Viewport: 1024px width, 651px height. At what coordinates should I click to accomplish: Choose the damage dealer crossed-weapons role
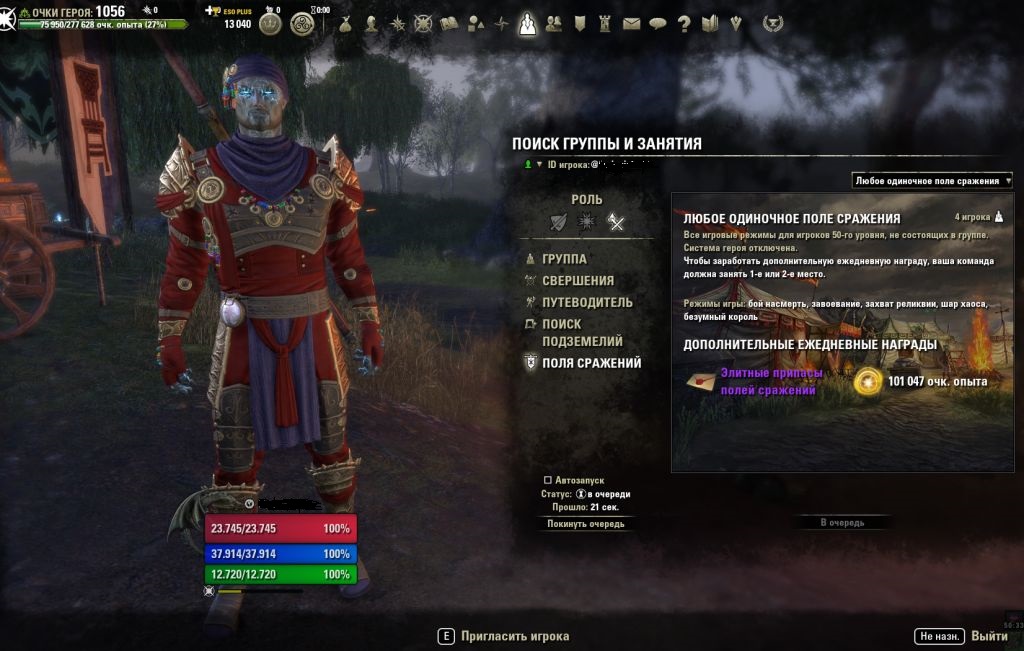click(616, 222)
